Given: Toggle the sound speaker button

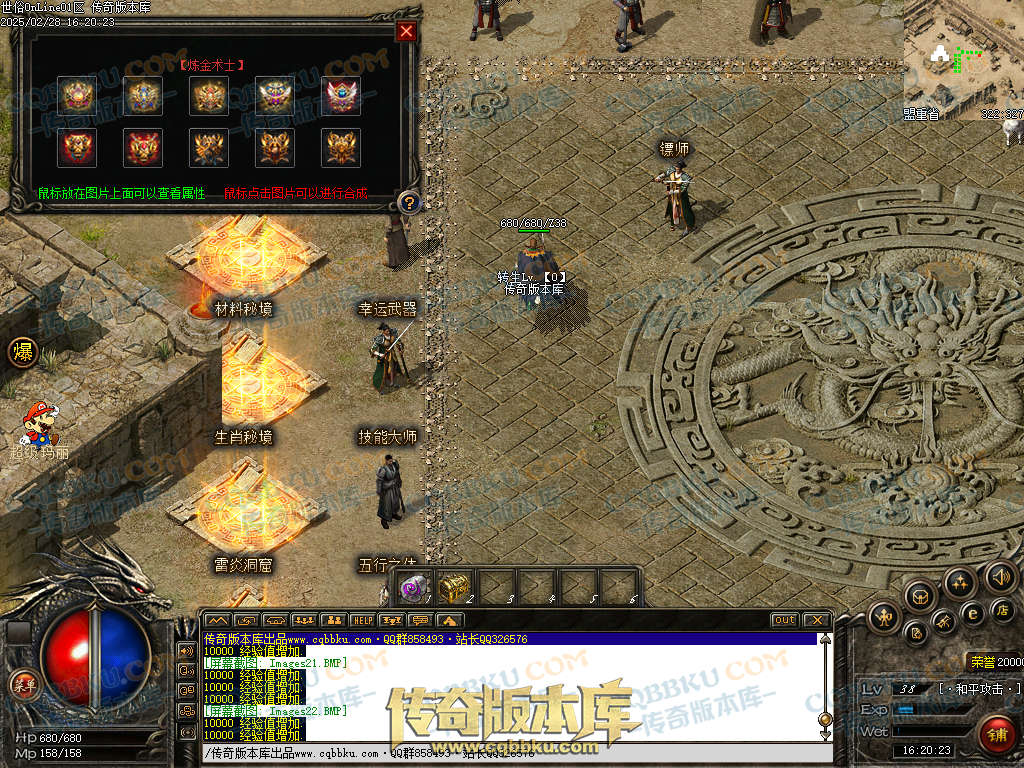Looking at the screenshot, I should point(1000,576).
